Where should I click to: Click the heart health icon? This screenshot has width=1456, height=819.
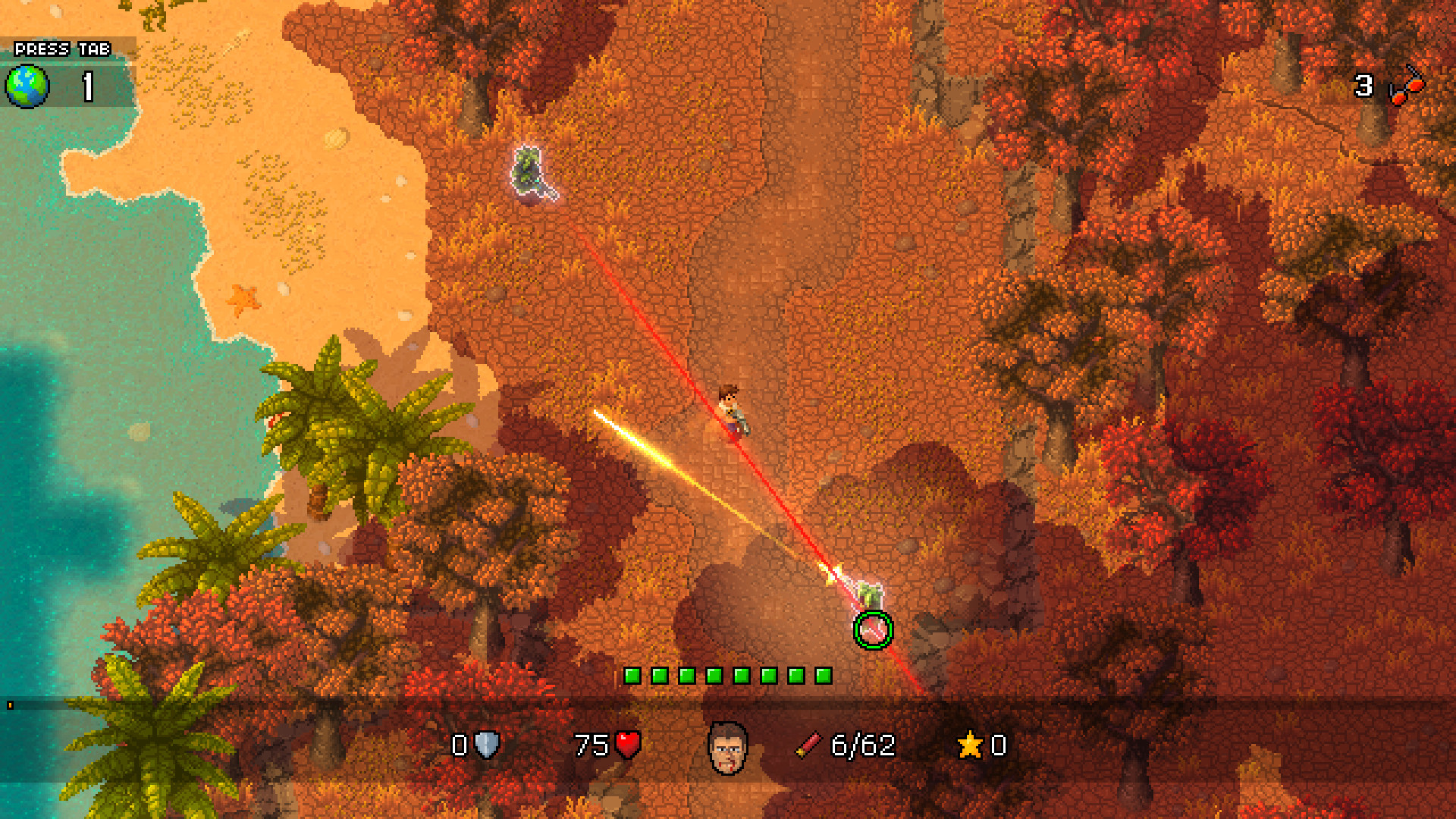(x=628, y=745)
